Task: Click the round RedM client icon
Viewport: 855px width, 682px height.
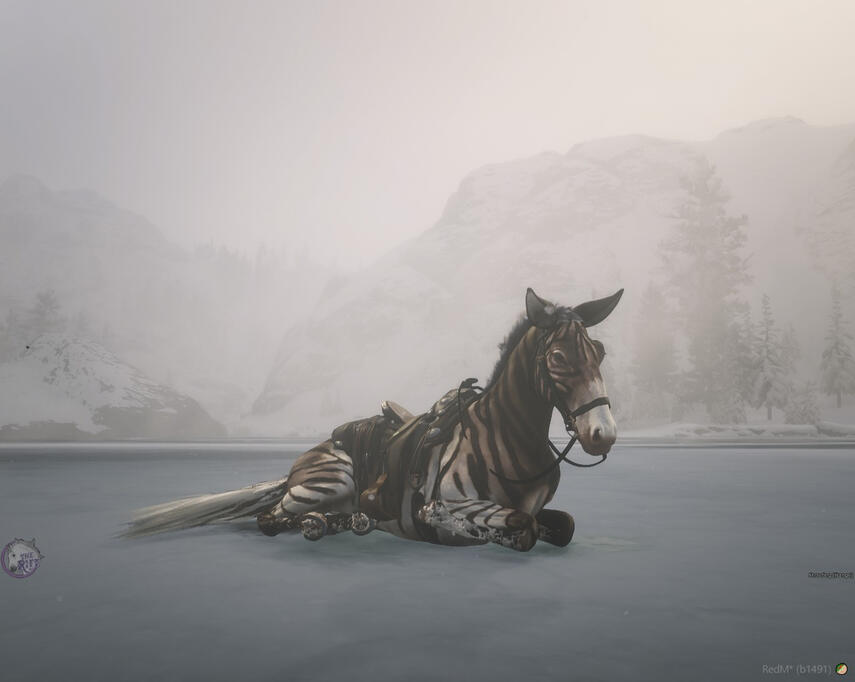Action: (842, 669)
